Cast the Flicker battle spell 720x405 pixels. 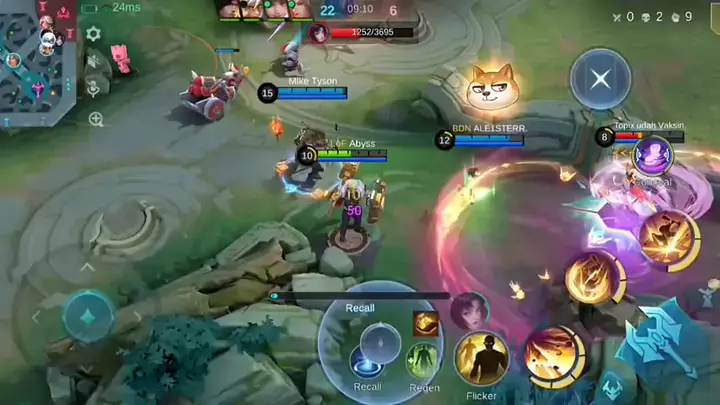pyautogui.click(x=481, y=360)
